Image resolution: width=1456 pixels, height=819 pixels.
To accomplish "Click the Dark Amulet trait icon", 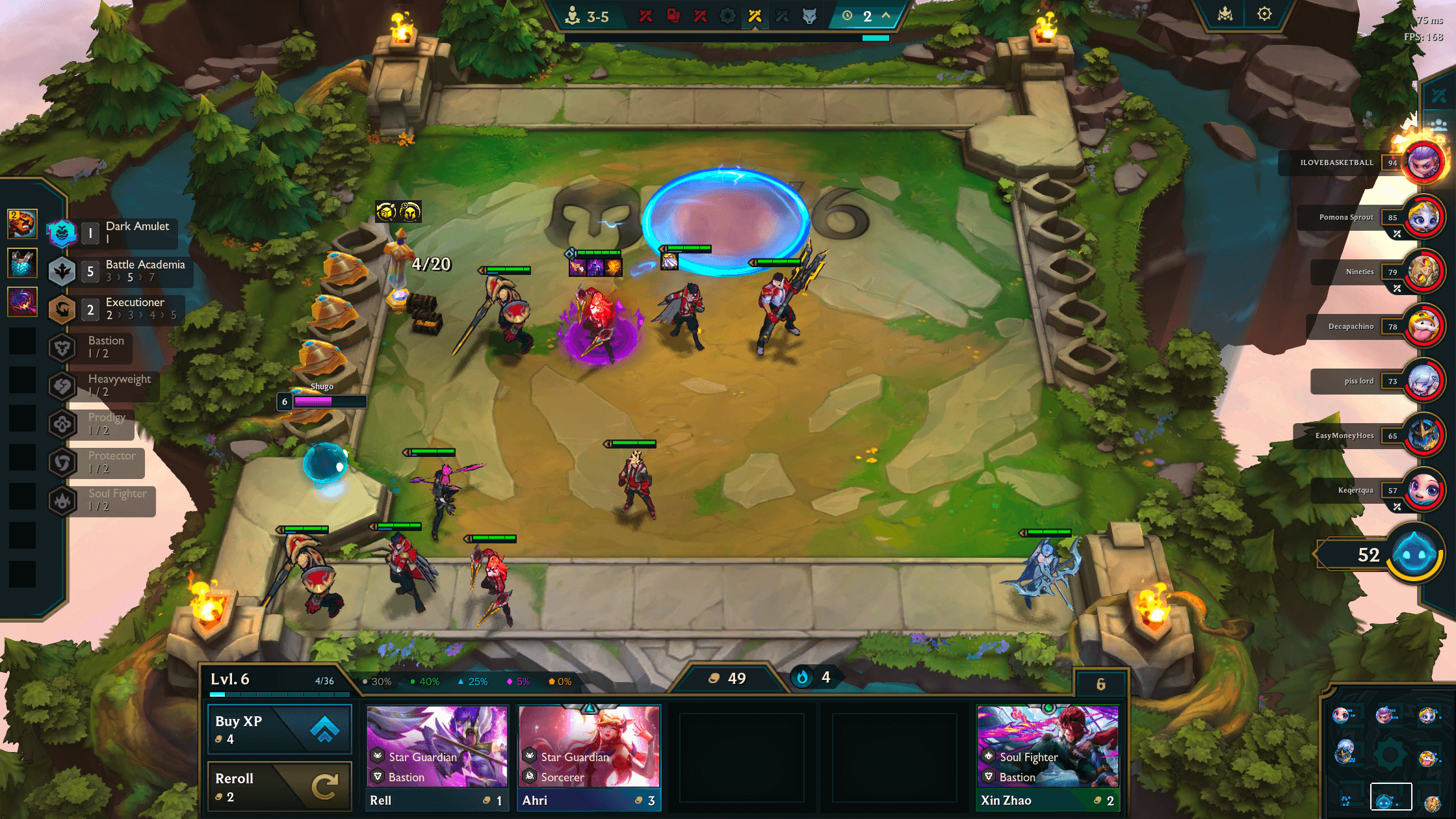I will pos(61,233).
